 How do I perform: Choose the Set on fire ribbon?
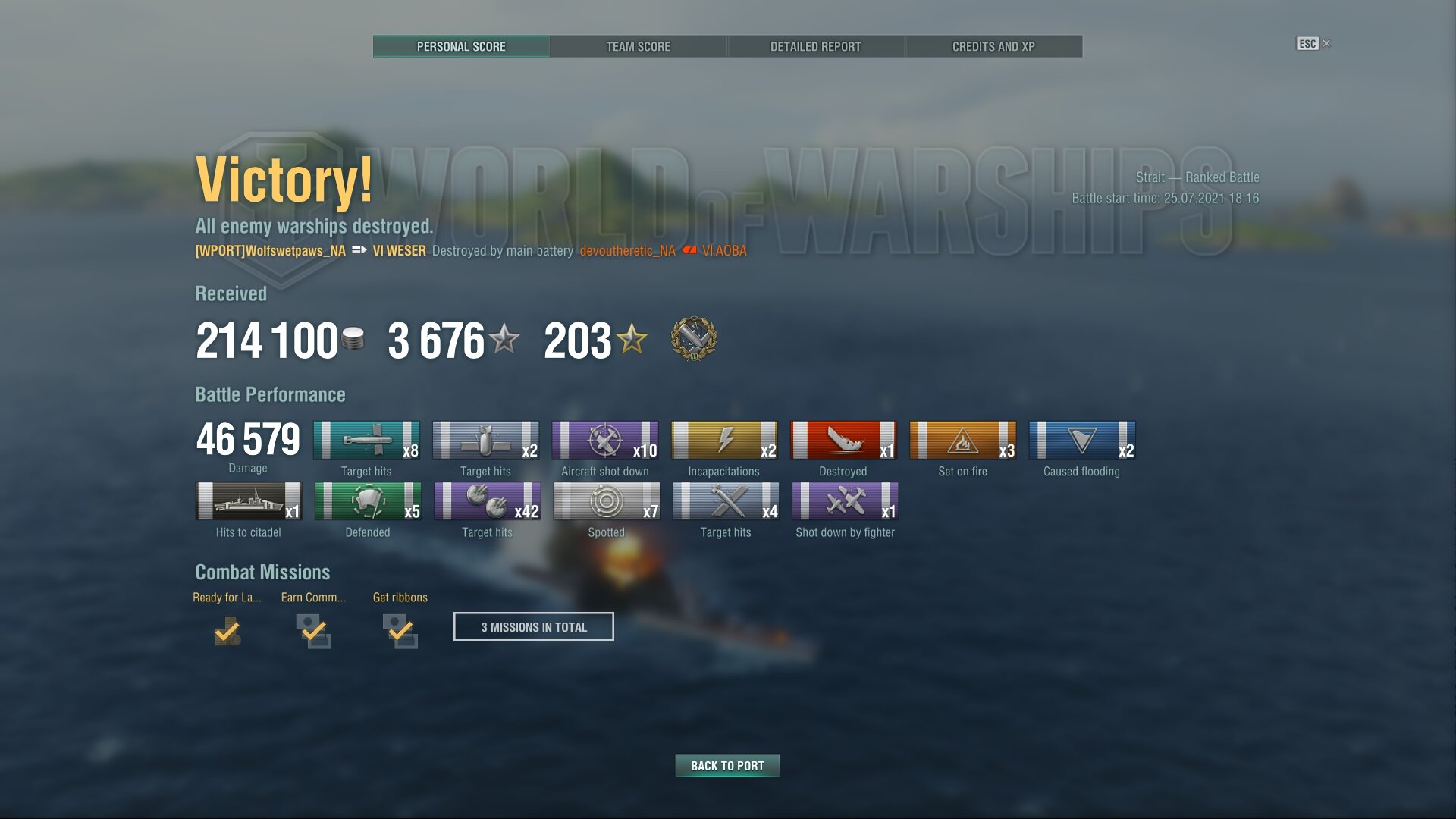[x=962, y=441]
